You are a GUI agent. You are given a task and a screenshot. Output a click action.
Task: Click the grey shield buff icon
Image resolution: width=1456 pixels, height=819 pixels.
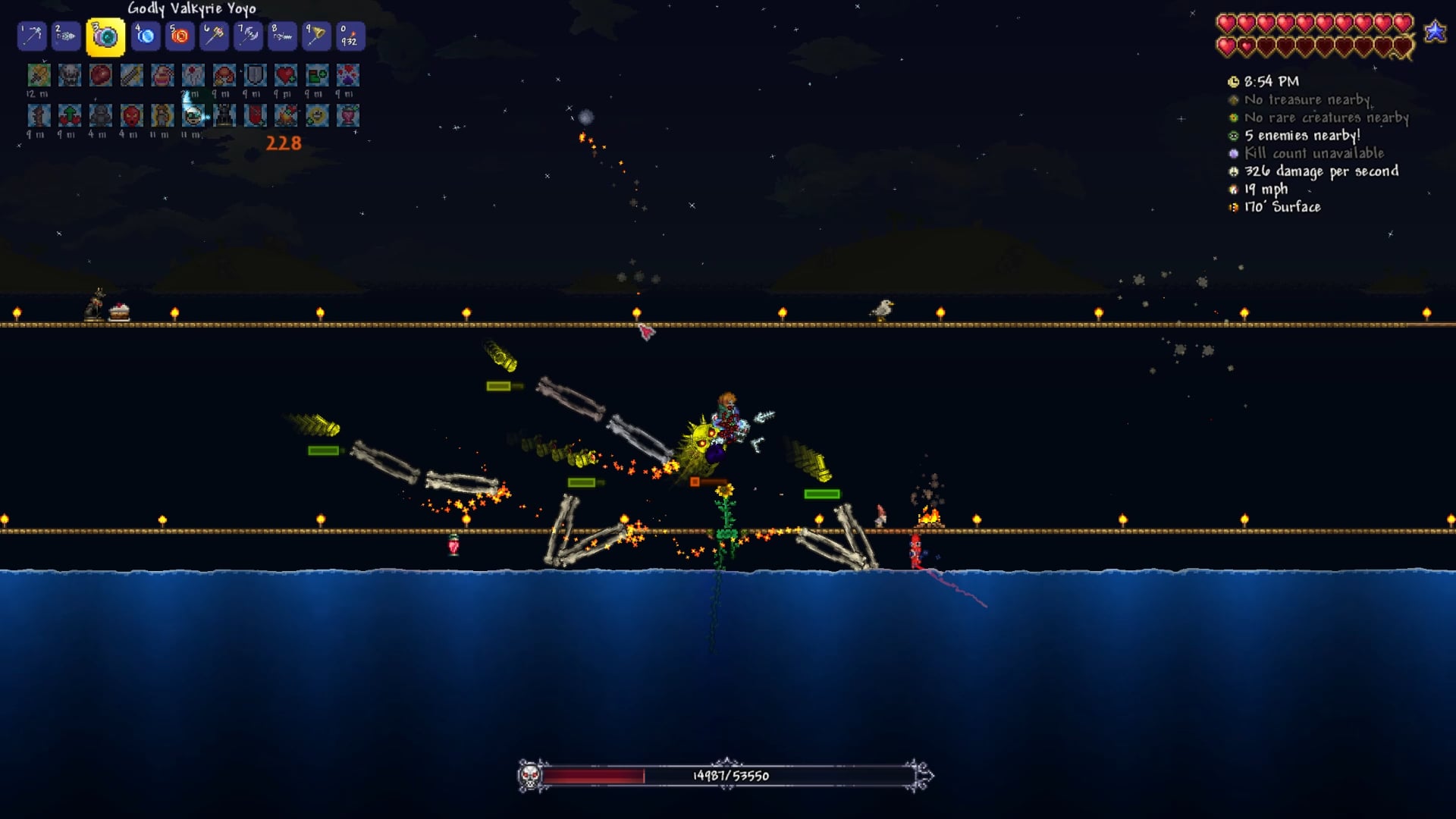(x=256, y=75)
